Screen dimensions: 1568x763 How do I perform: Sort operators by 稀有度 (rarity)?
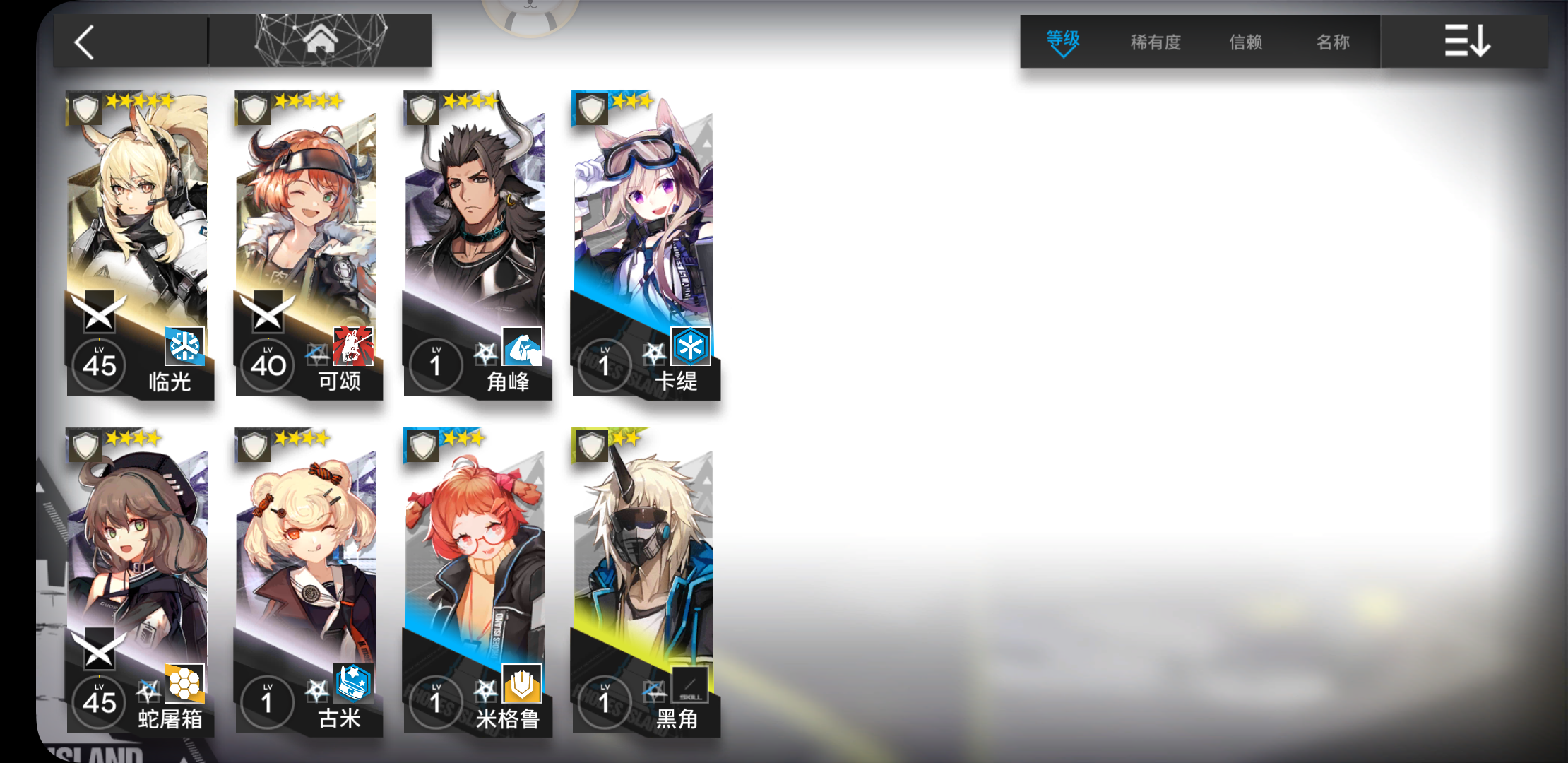coord(1156,42)
